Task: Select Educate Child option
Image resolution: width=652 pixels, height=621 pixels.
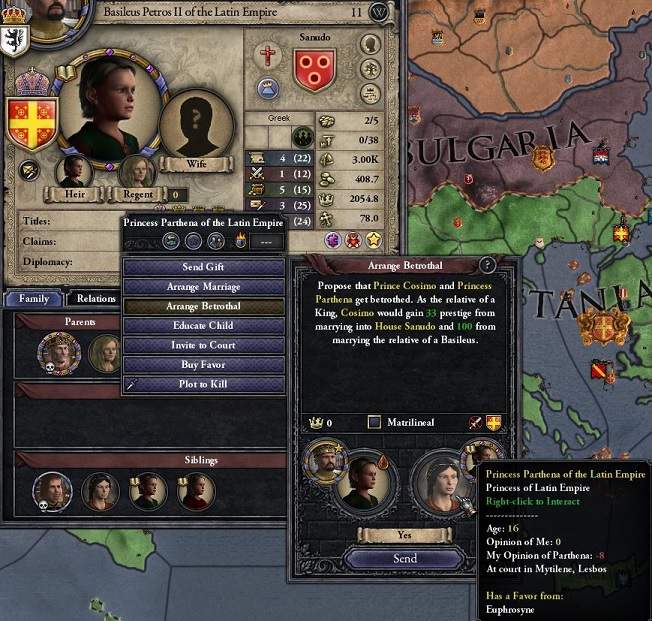Action: (204, 326)
